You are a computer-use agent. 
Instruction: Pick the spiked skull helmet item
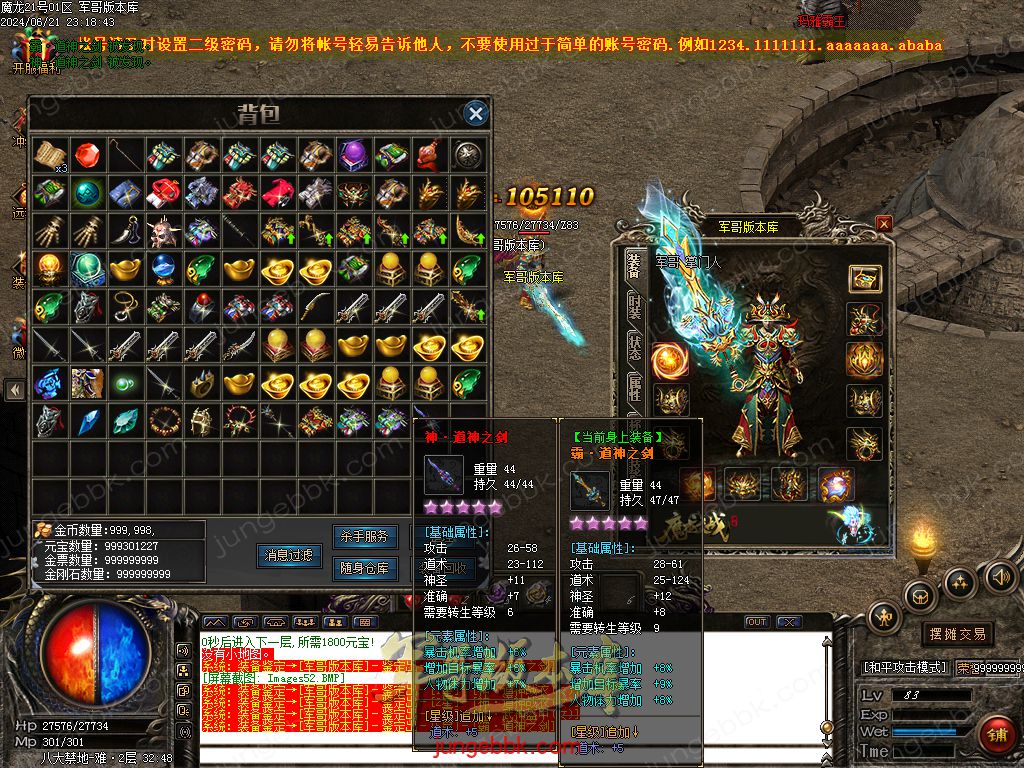click(163, 231)
